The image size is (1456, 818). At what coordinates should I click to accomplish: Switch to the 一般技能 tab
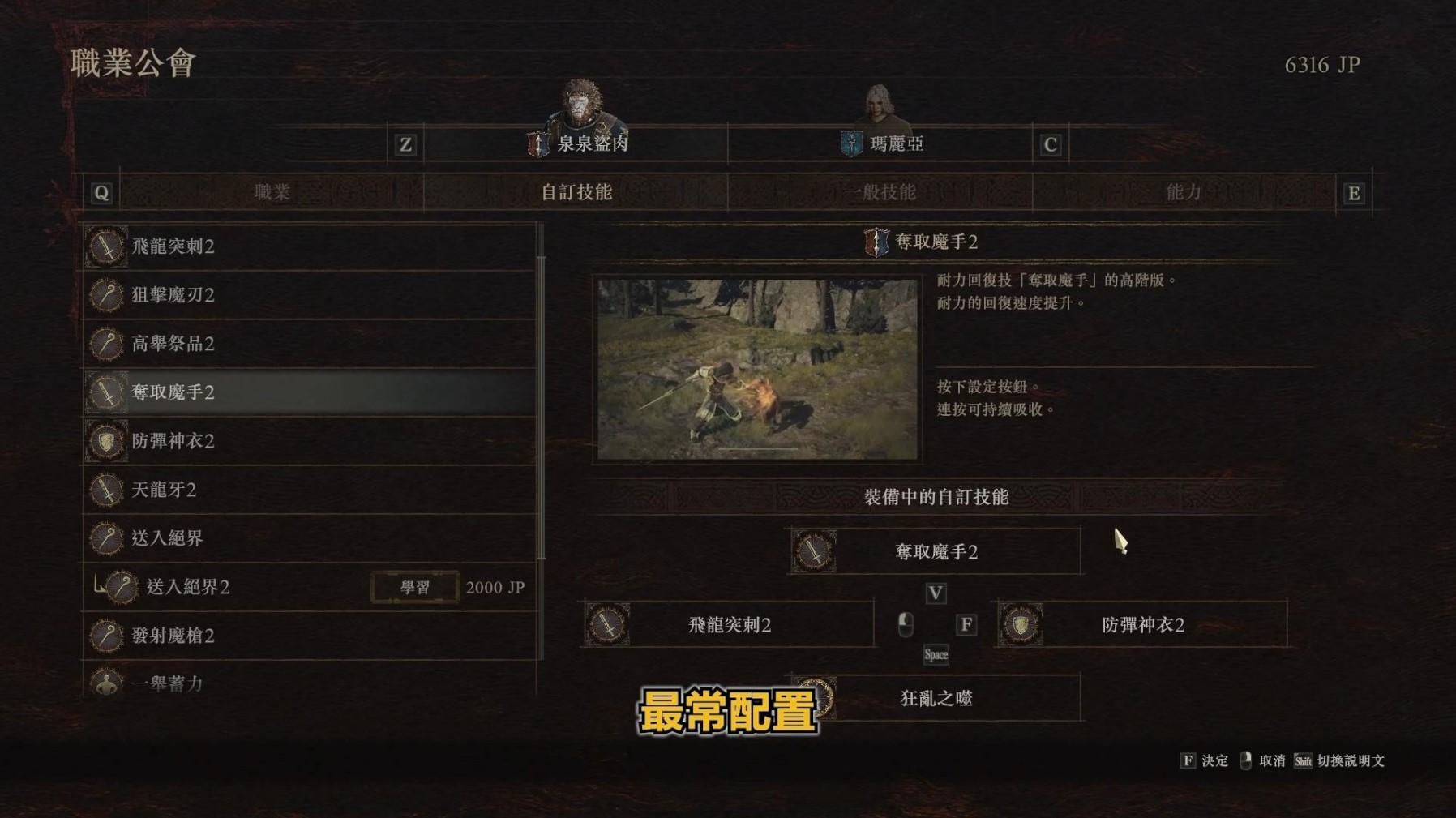pos(880,192)
